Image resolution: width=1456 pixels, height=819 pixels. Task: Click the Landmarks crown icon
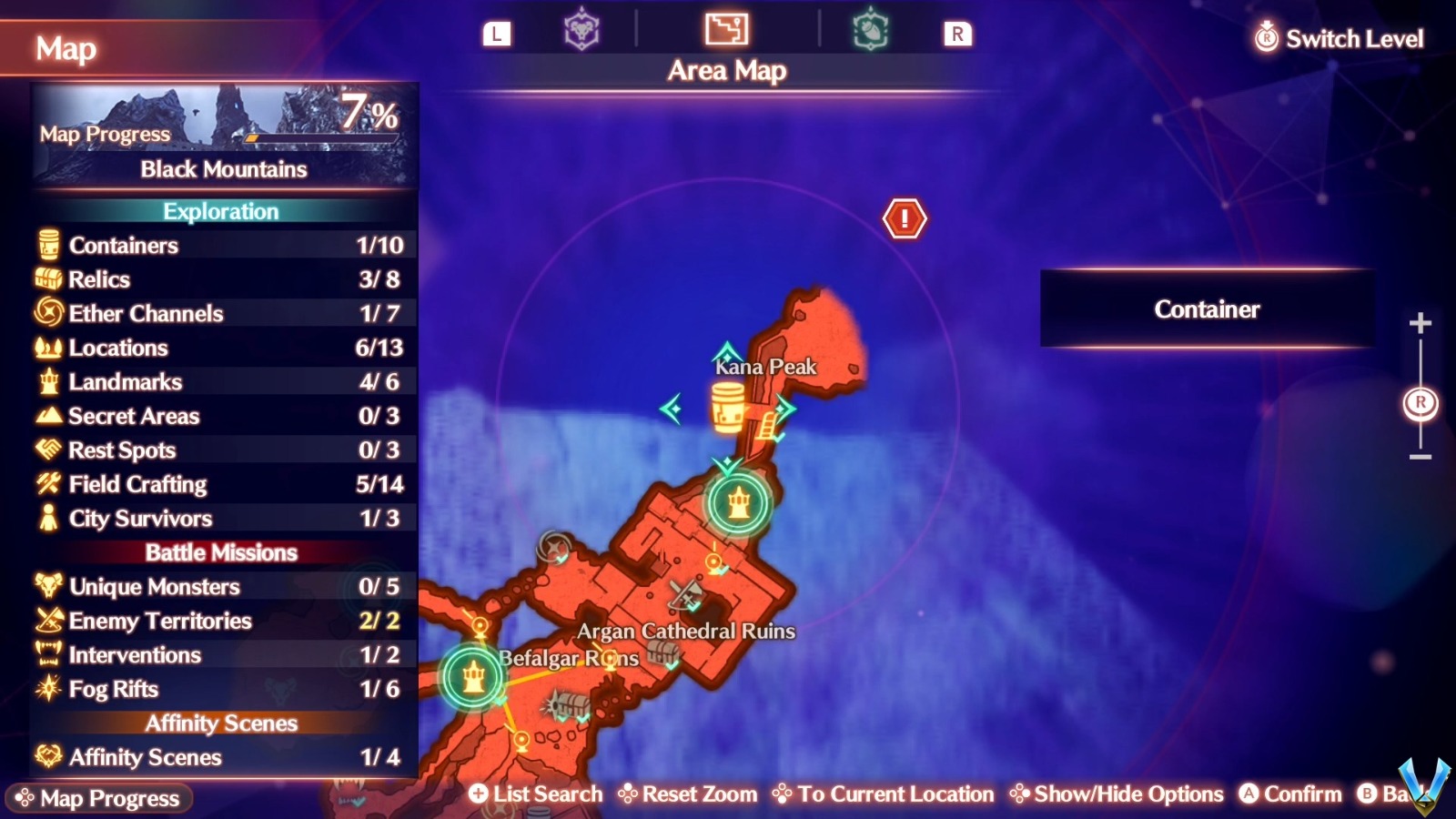pyautogui.click(x=47, y=381)
